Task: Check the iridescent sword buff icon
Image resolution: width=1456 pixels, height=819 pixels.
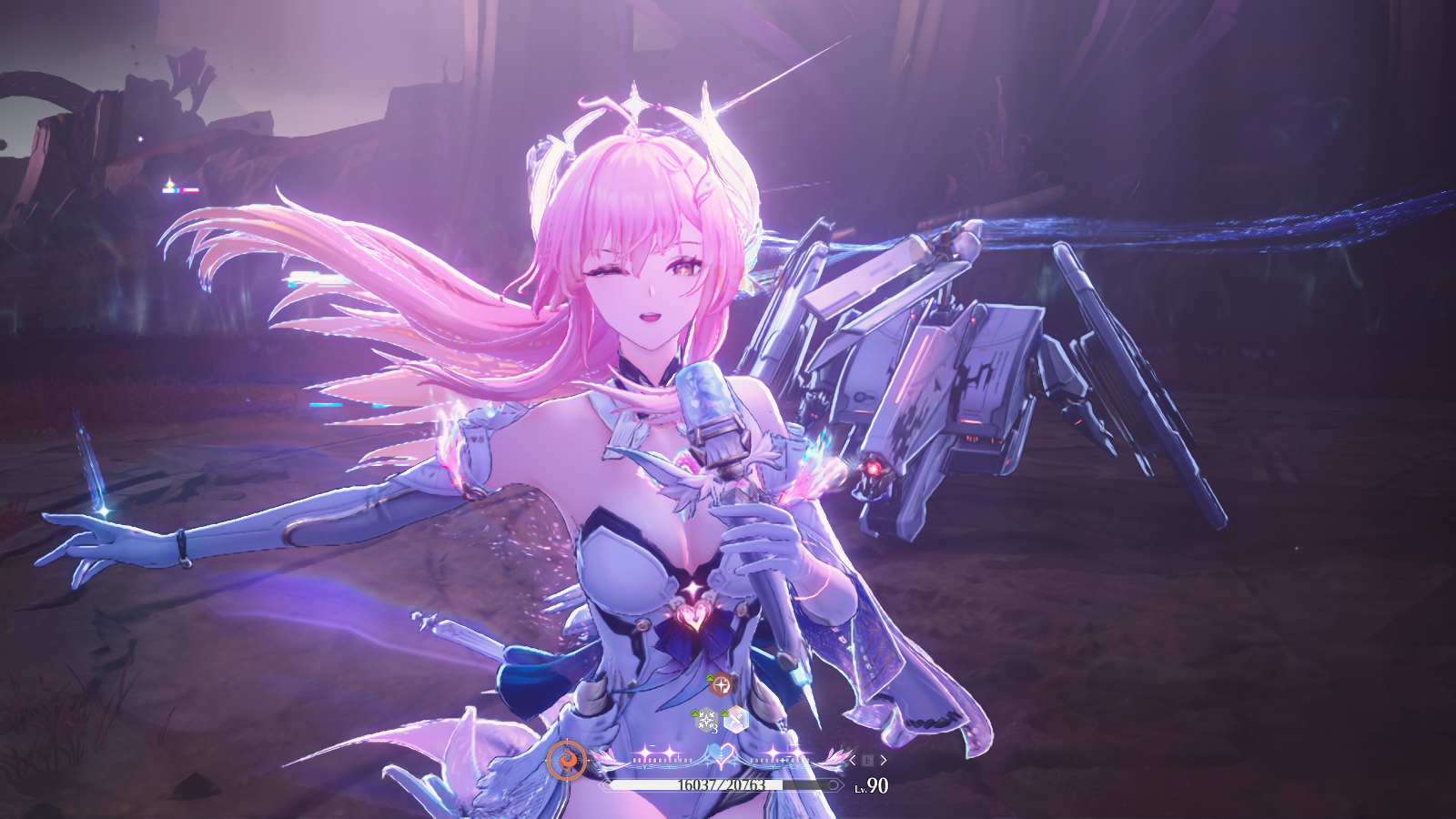Action: (x=735, y=720)
